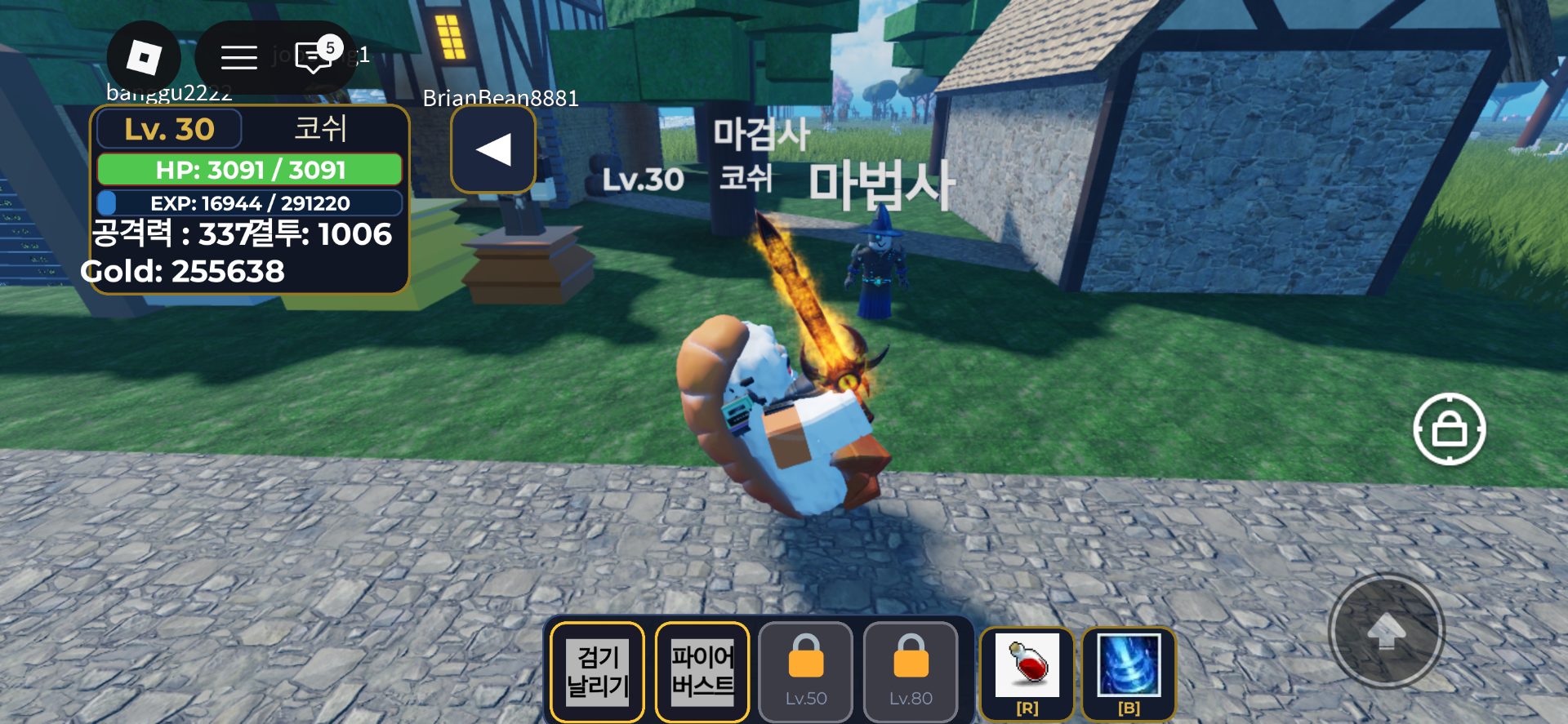The image size is (1568, 724).
Task: Open the Roblox home menu icon
Action: (145, 56)
